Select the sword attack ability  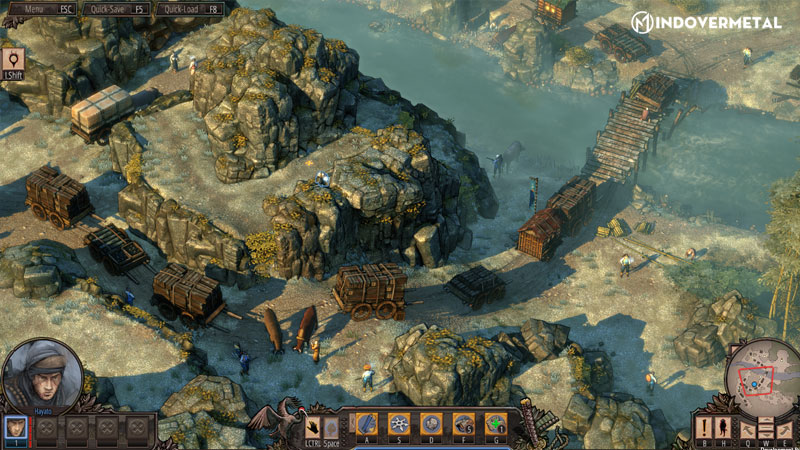tap(366, 423)
